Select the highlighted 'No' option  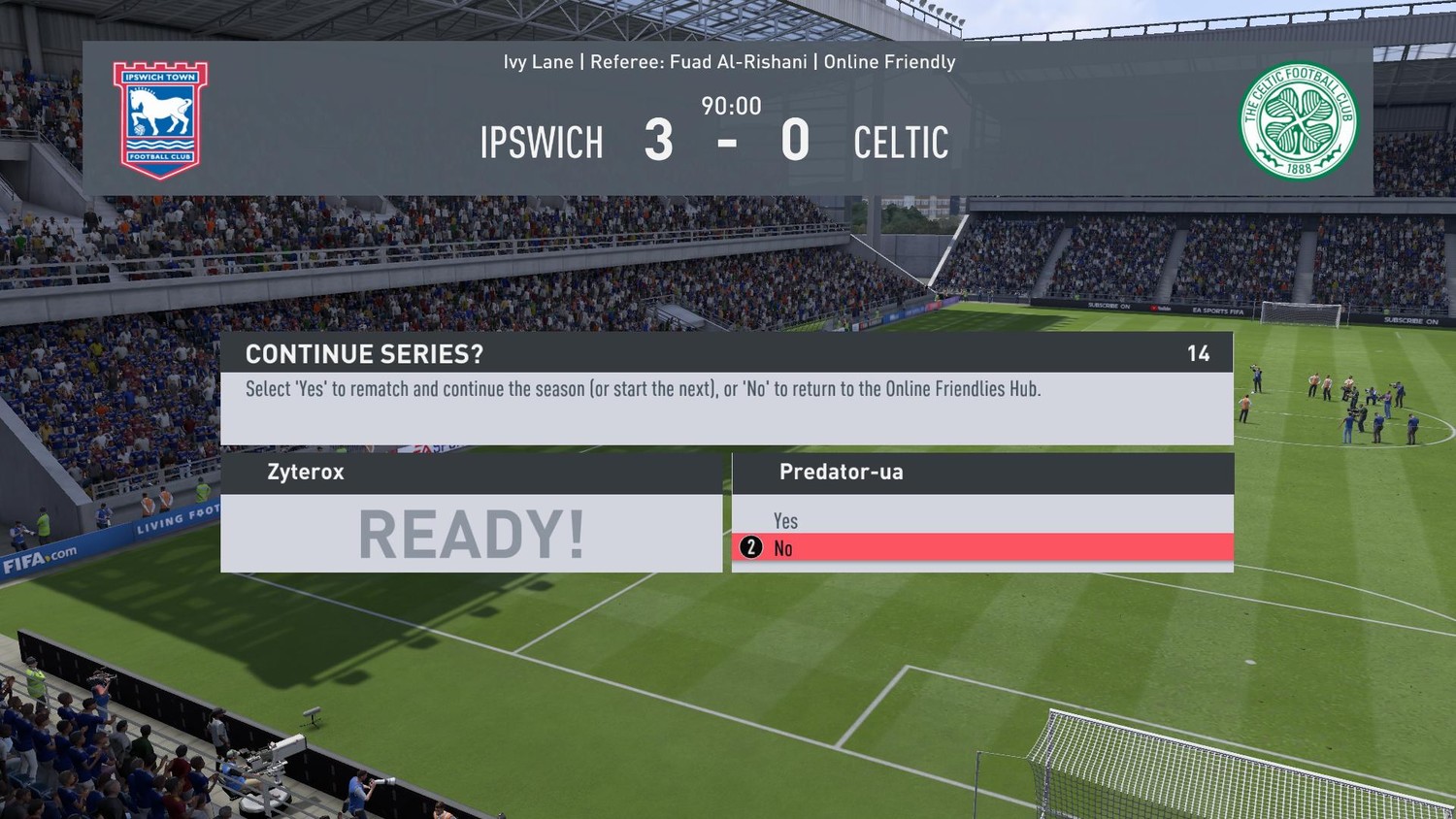tap(783, 548)
